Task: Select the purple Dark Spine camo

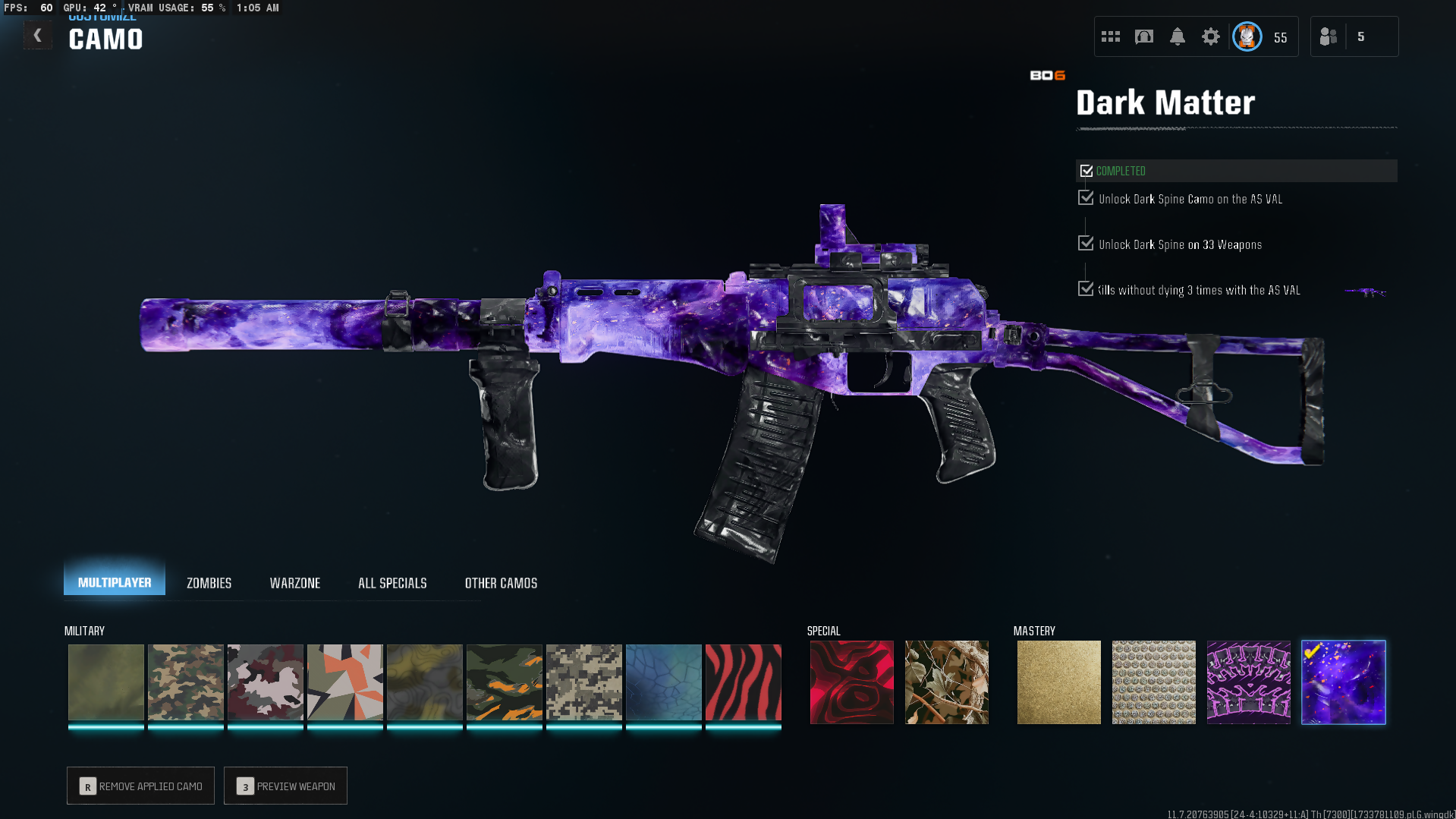Action: click(1248, 682)
